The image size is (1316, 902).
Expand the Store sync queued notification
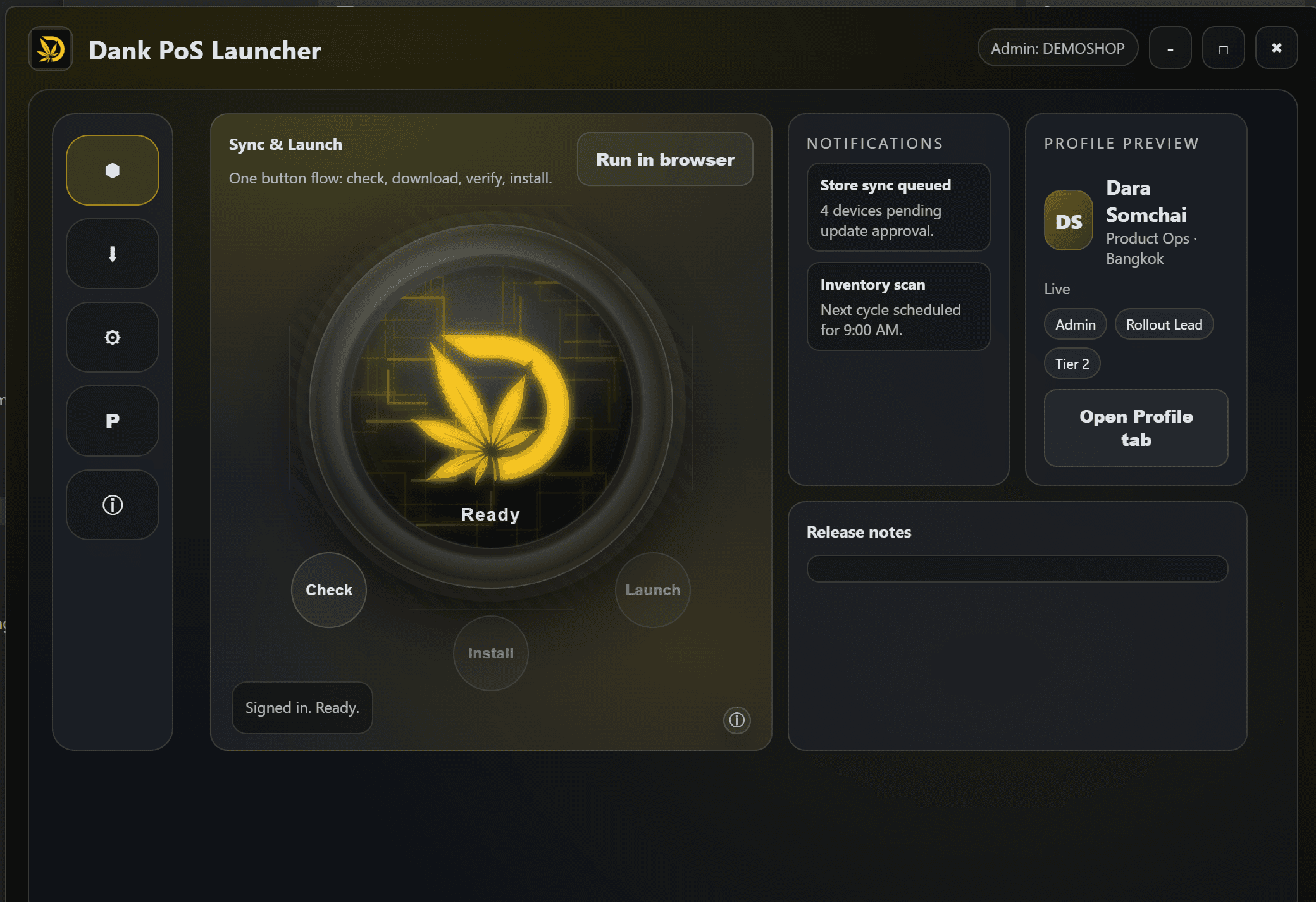pyautogui.click(x=898, y=207)
